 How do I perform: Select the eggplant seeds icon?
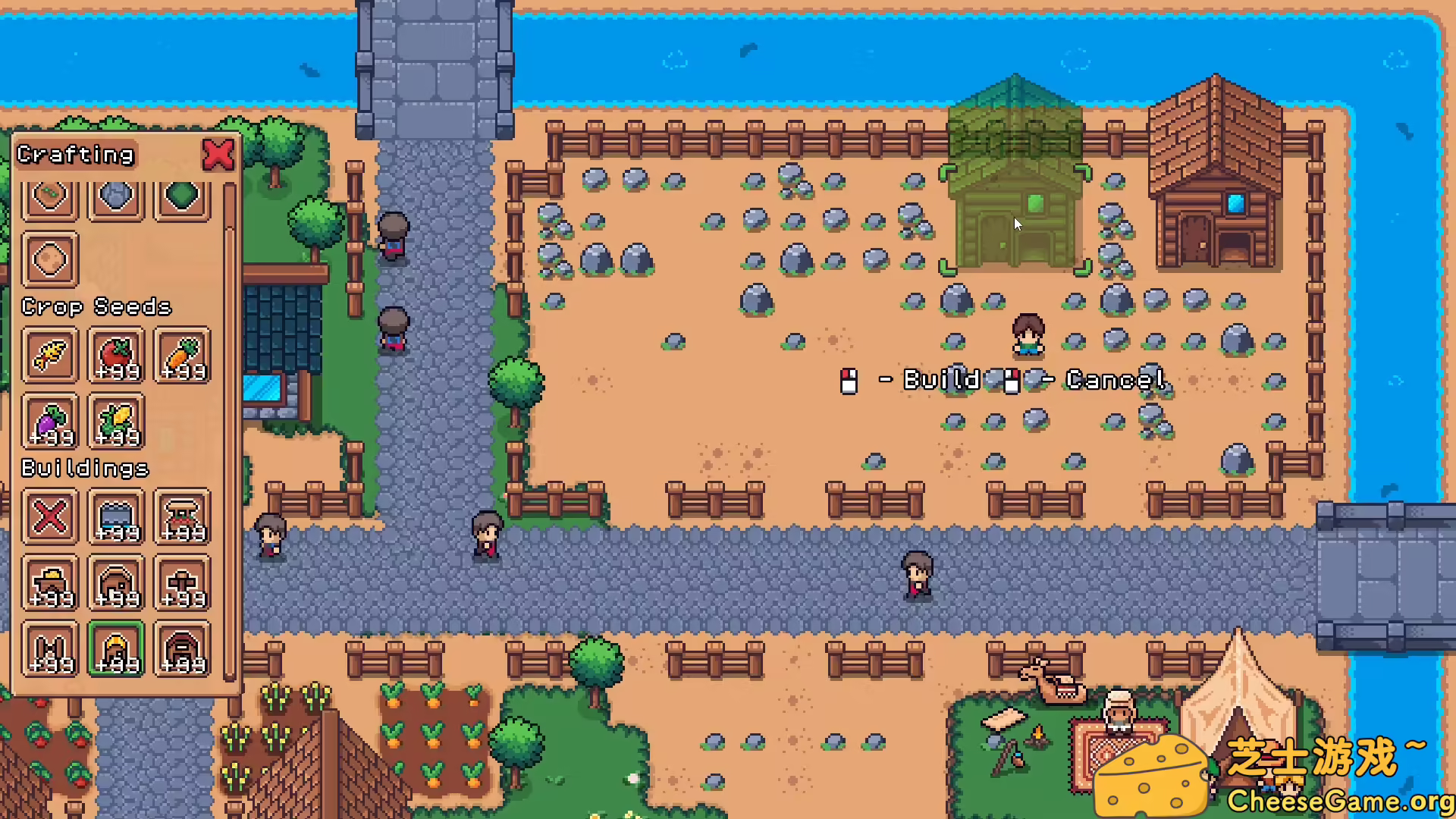pyautogui.click(x=49, y=422)
